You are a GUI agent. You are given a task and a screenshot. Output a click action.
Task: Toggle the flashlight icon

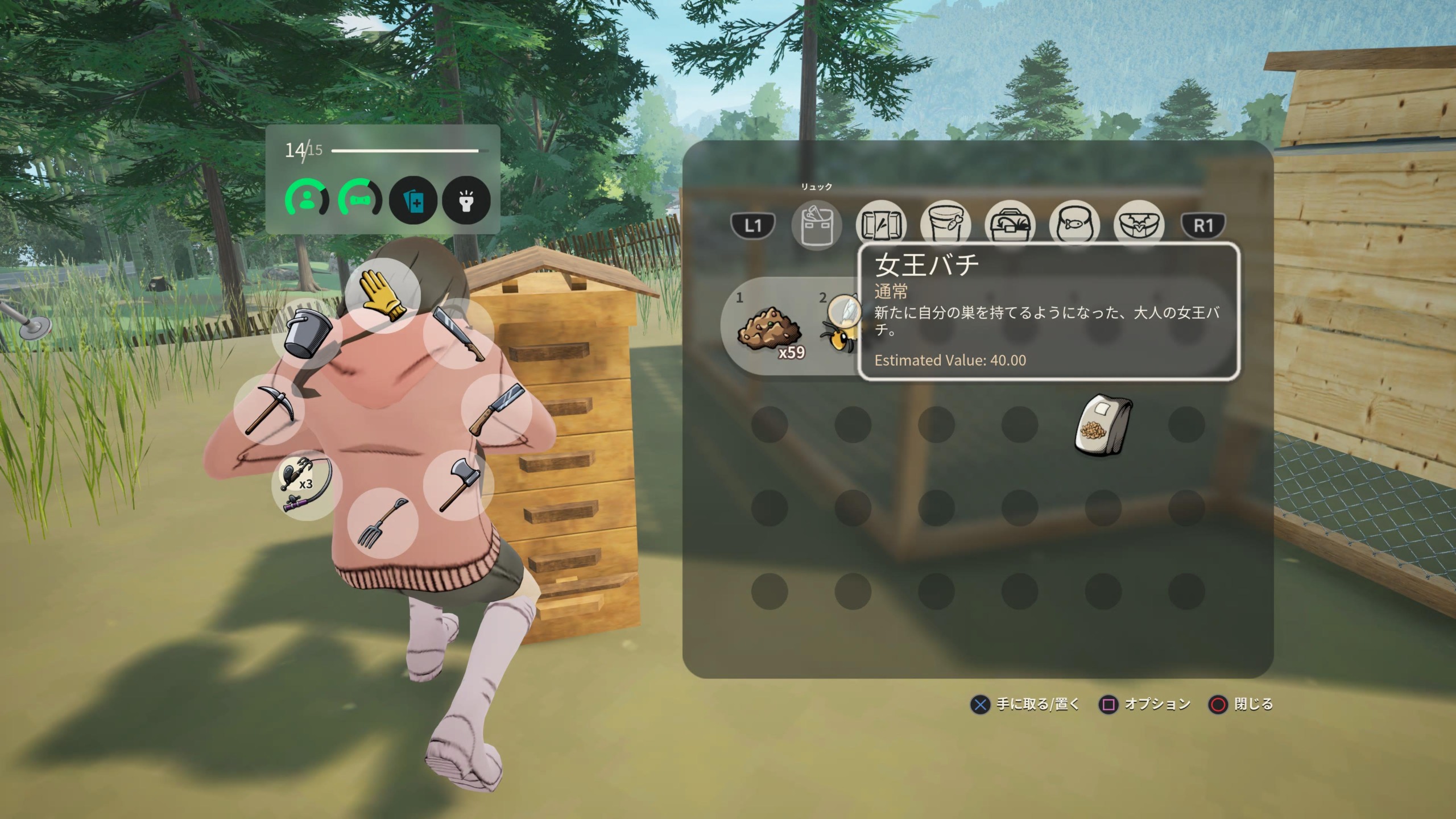click(x=466, y=200)
